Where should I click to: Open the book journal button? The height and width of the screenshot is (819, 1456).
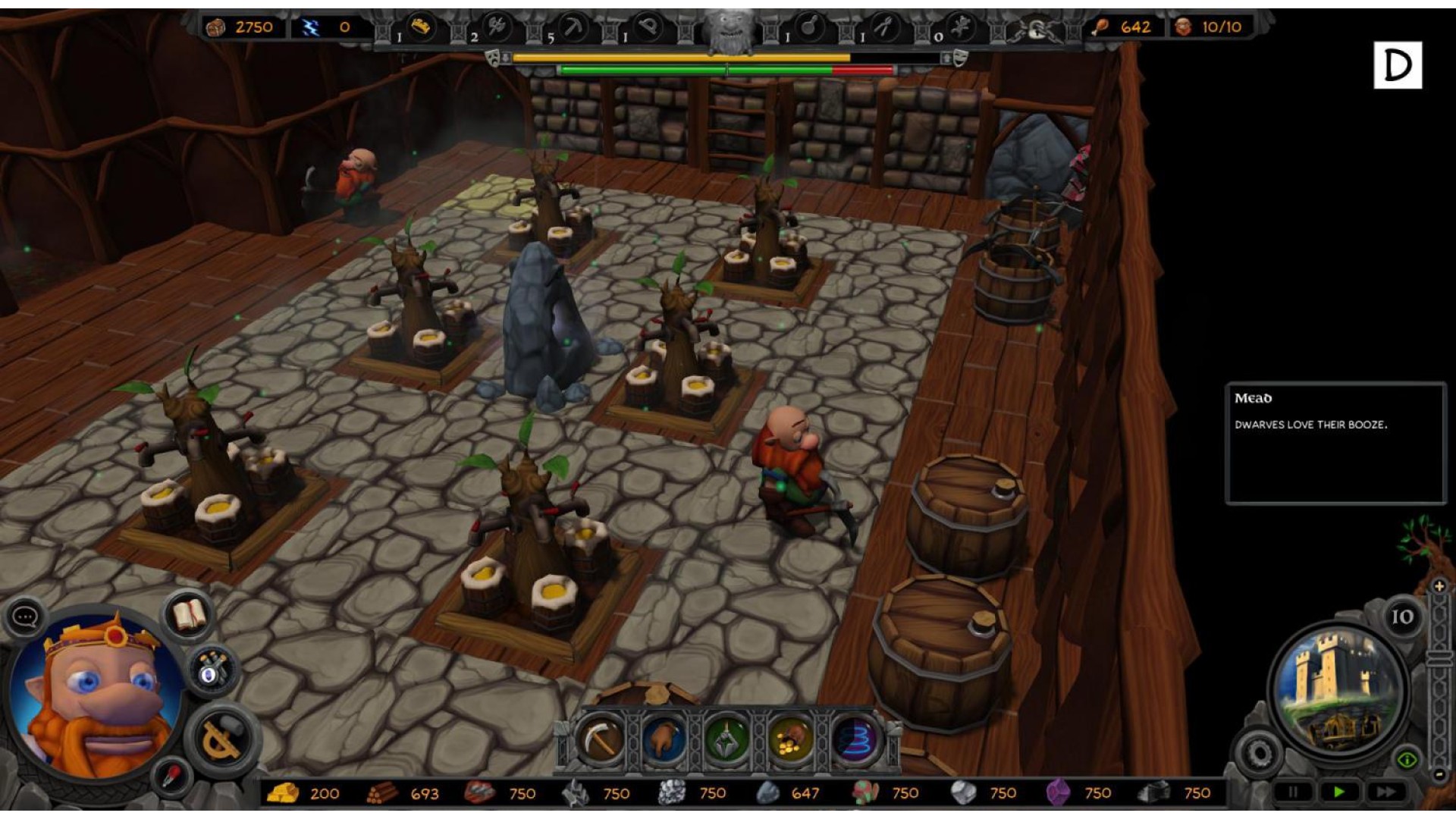click(189, 614)
